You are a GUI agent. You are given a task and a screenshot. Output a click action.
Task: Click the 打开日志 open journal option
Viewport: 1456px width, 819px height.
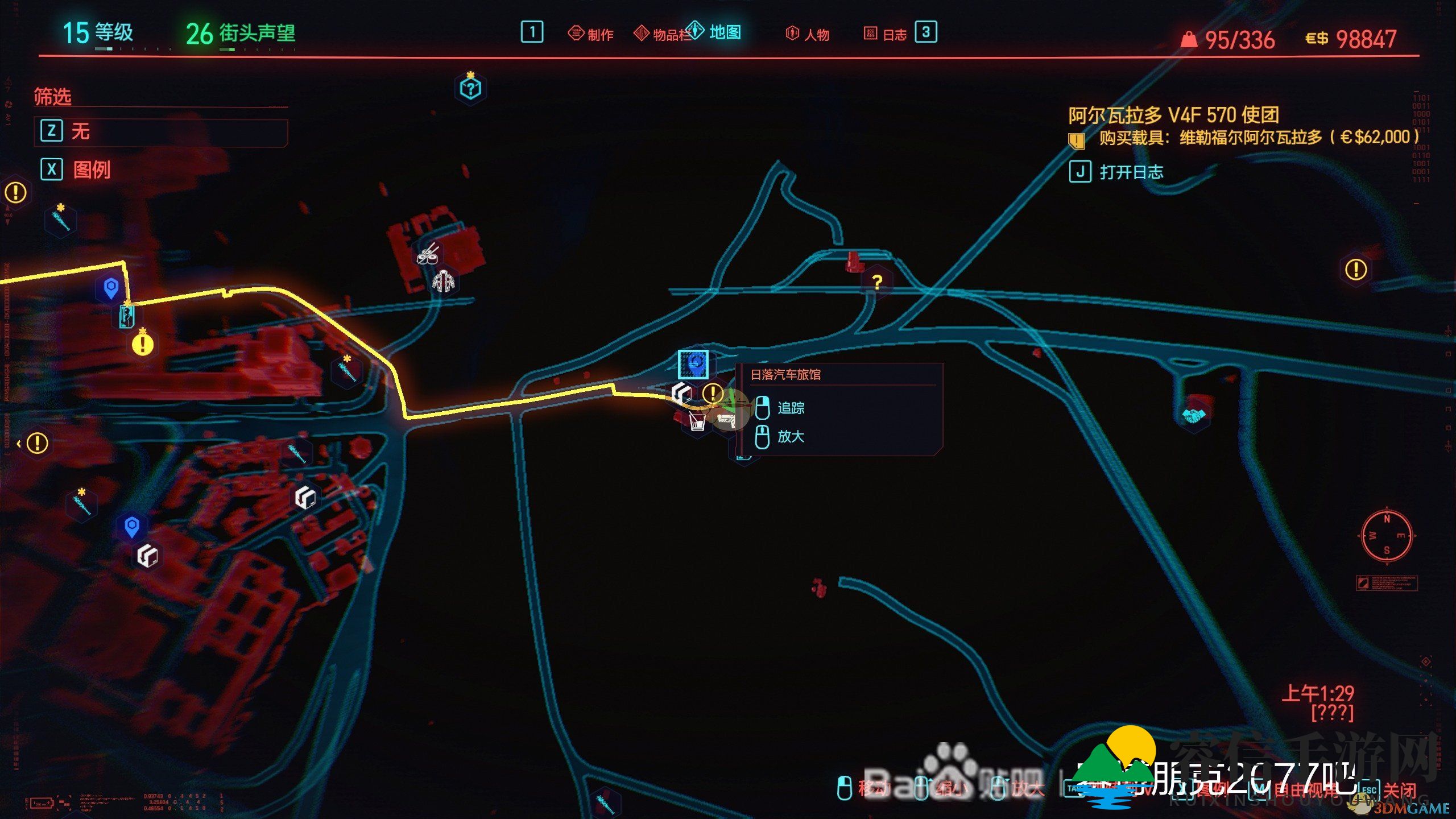pos(1131,172)
